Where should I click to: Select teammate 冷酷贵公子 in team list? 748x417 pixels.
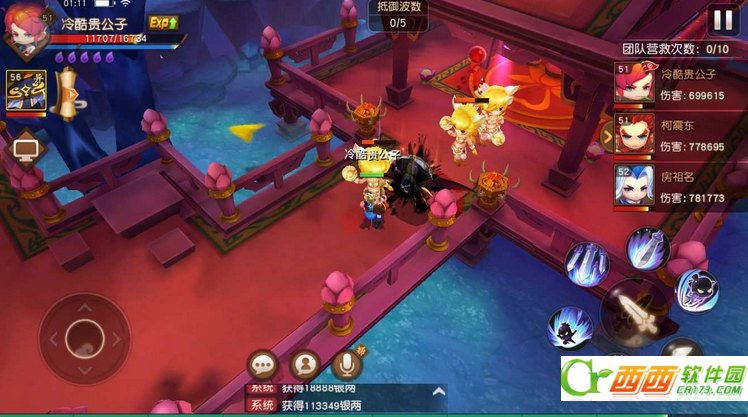click(x=632, y=84)
